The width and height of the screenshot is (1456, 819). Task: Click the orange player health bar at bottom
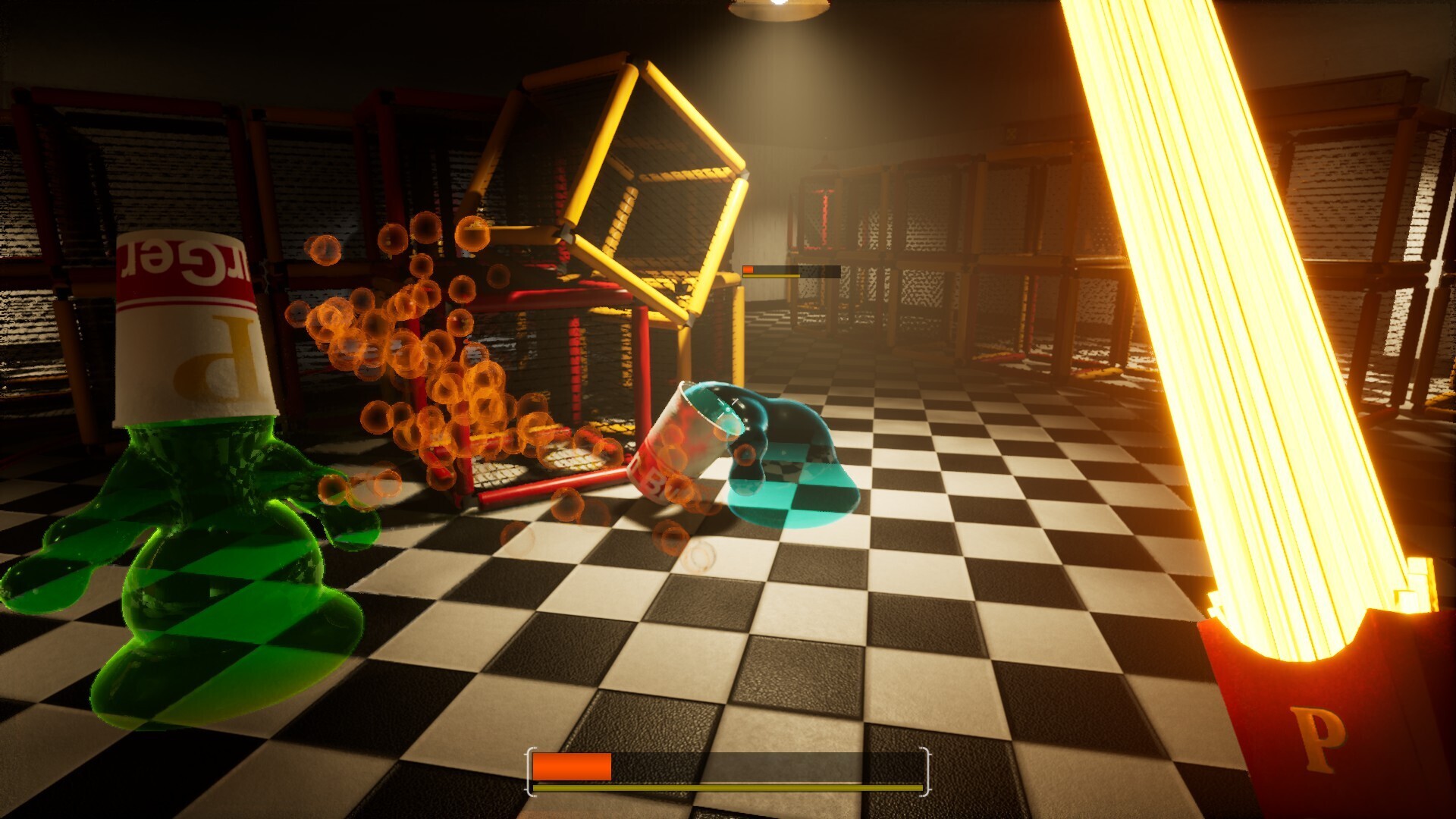[x=573, y=767]
